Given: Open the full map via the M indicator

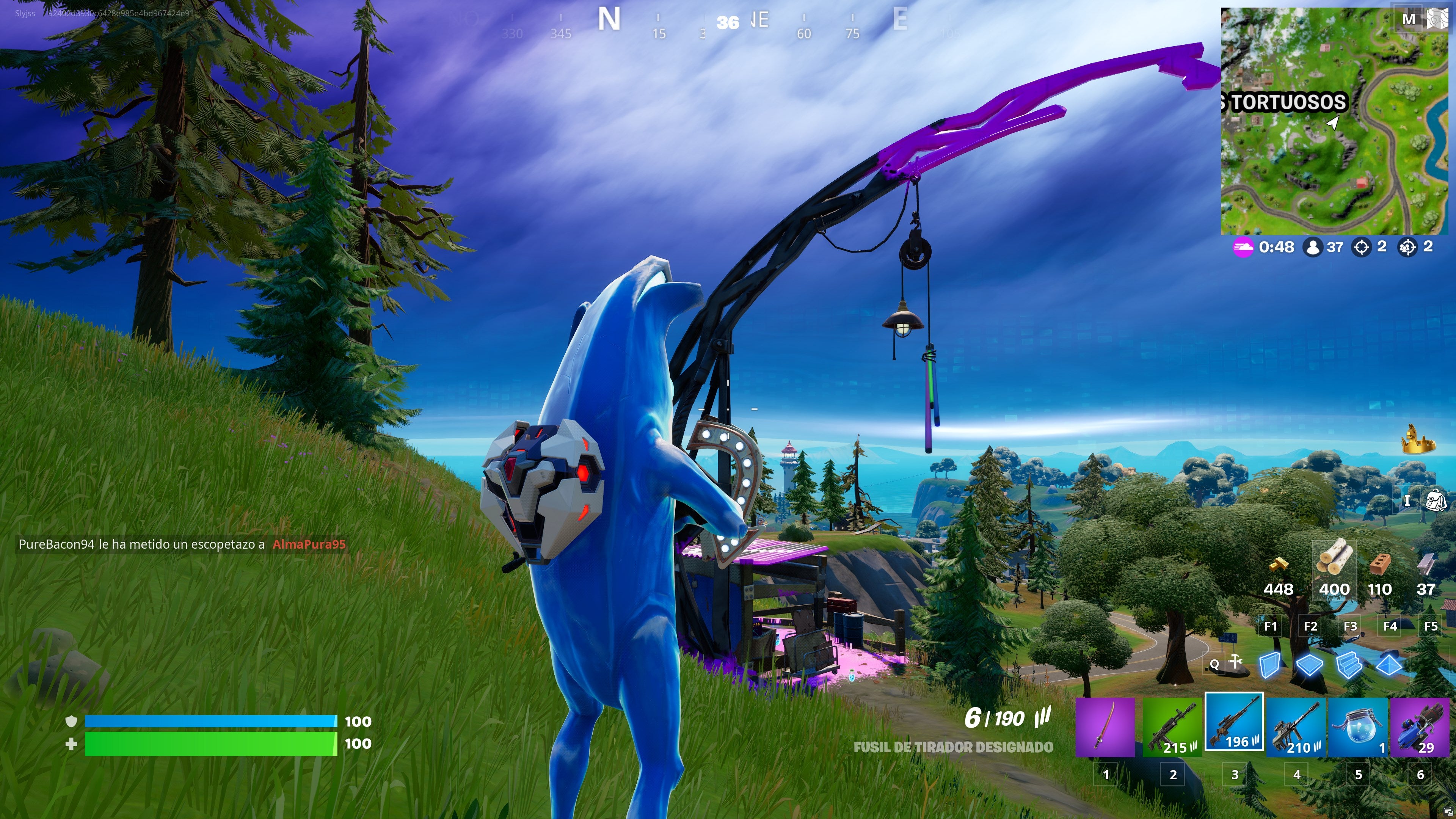Looking at the screenshot, I should (1409, 19).
